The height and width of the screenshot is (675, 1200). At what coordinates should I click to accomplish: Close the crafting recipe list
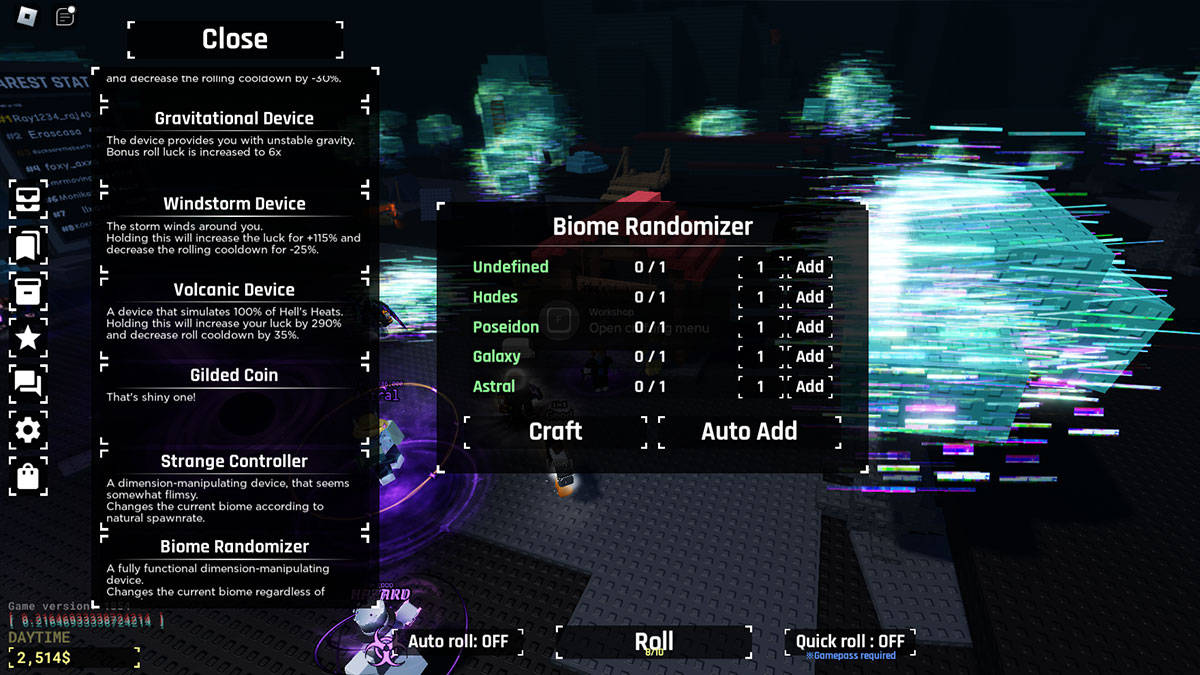tap(235, 39)
